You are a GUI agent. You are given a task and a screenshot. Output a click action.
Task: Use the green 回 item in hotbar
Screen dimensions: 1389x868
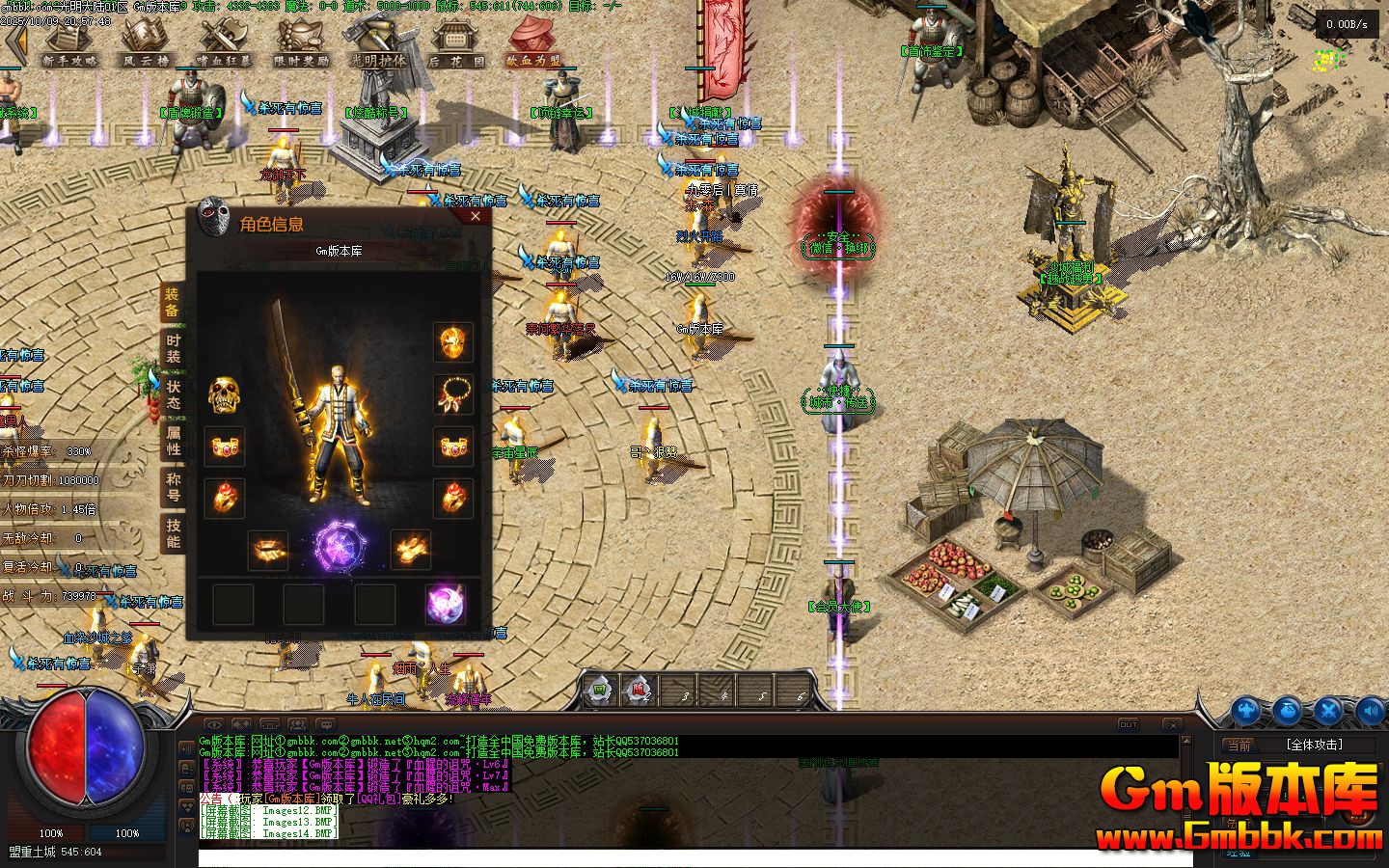599,690
